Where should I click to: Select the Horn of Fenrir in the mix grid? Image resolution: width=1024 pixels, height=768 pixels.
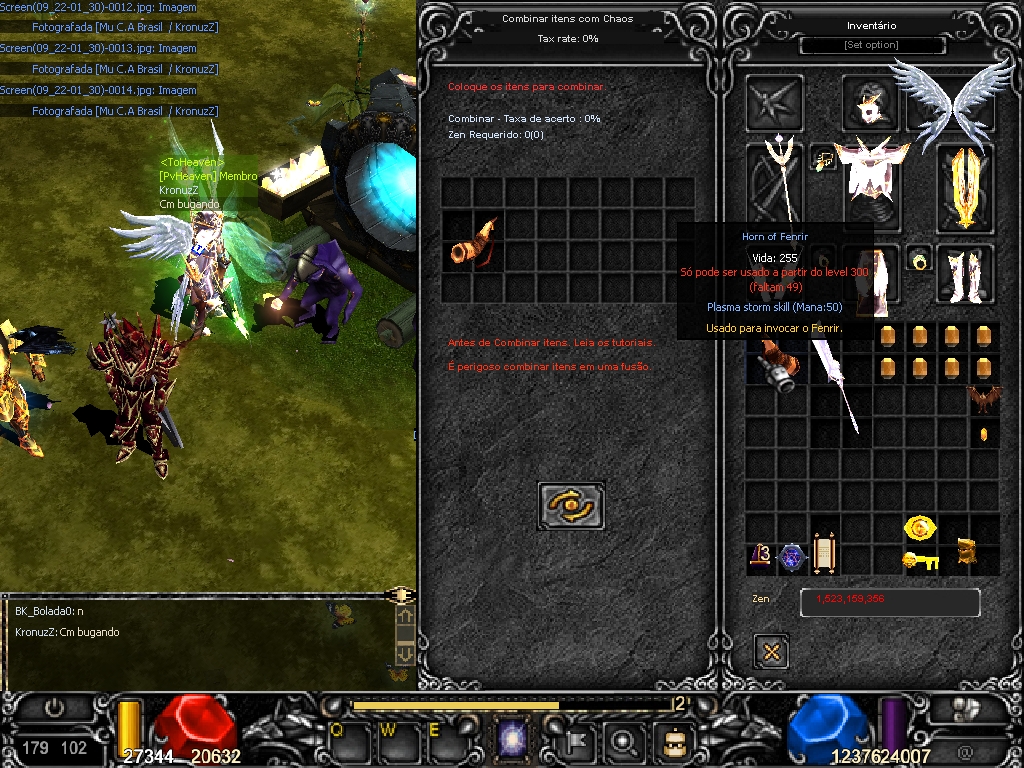pyautogui.click(x=473, y=243)
